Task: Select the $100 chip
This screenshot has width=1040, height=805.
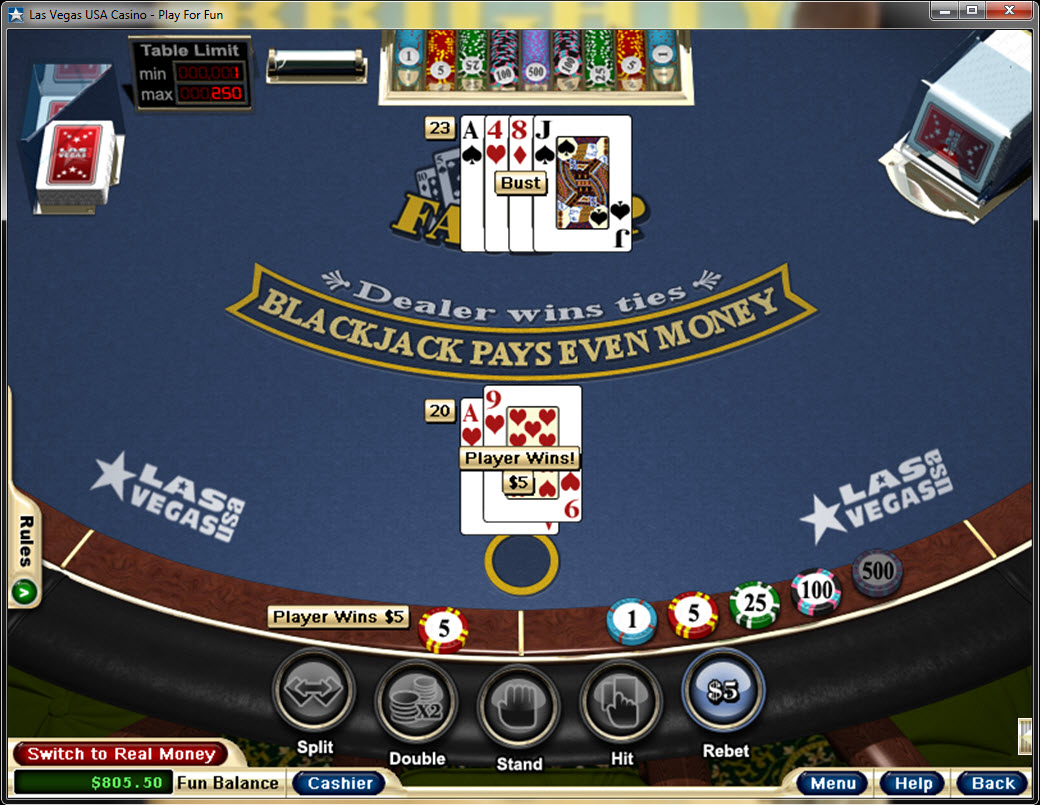Action: click(x=816, y=591)
